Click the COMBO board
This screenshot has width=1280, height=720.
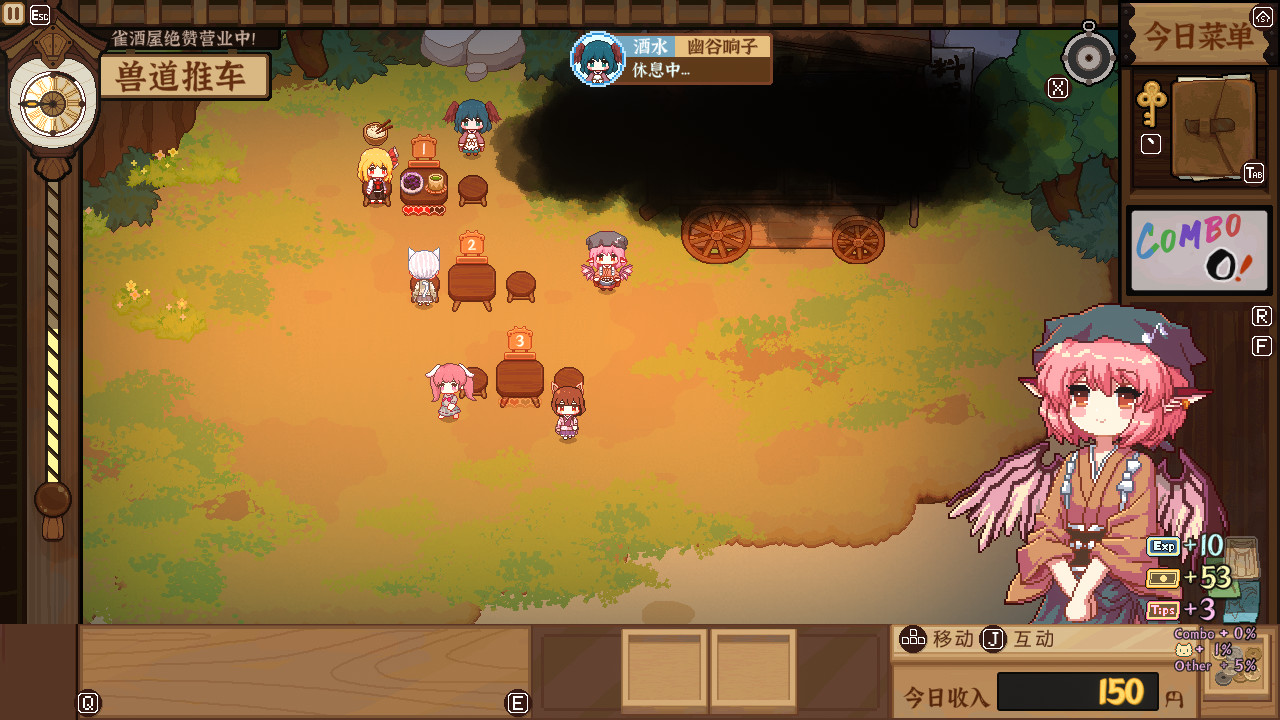tap(1198, 251)
